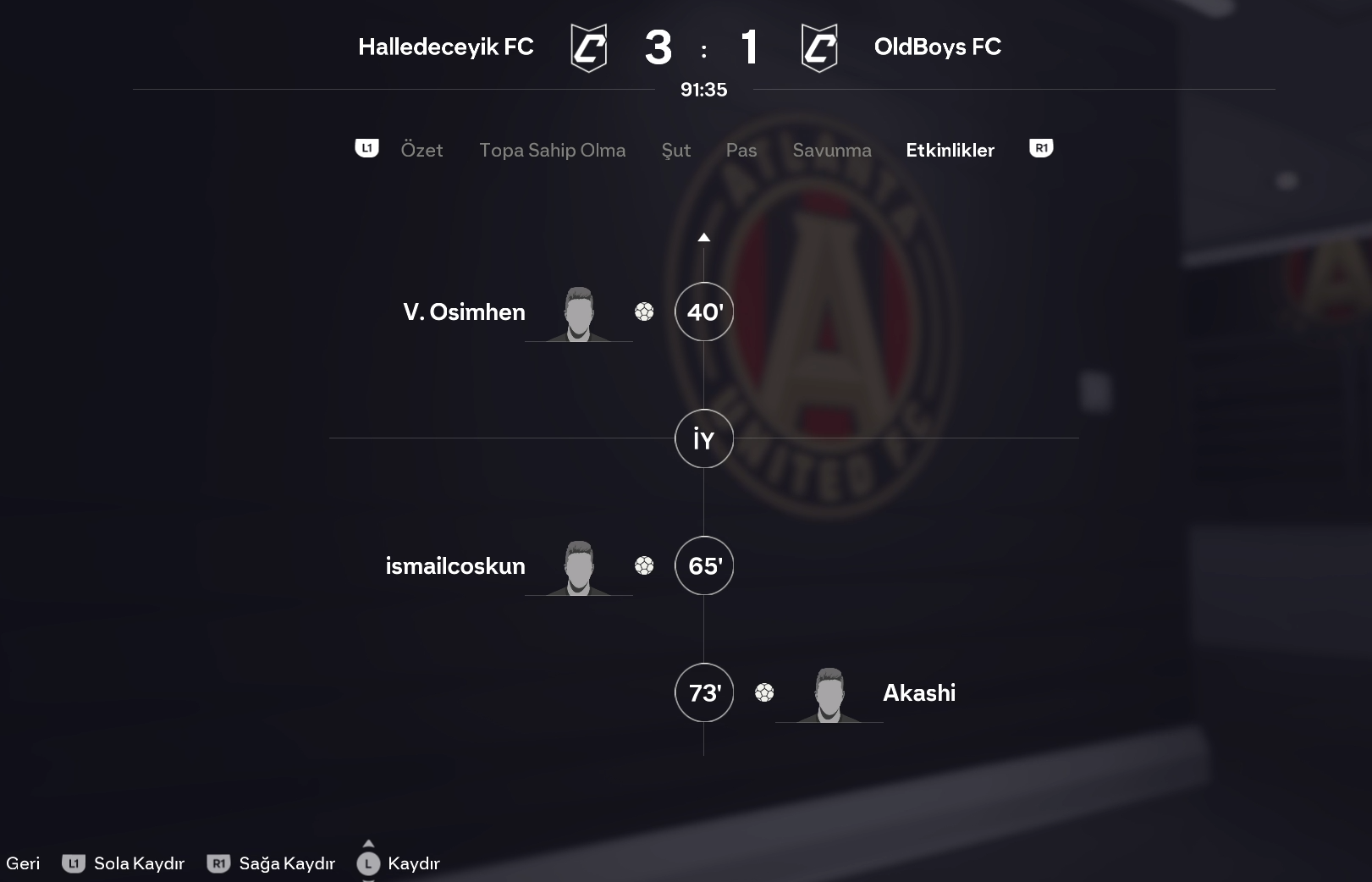This screenshot has width=1372, height=882.
Task: Click the İY half-time marker
Action: pos(703,438)
